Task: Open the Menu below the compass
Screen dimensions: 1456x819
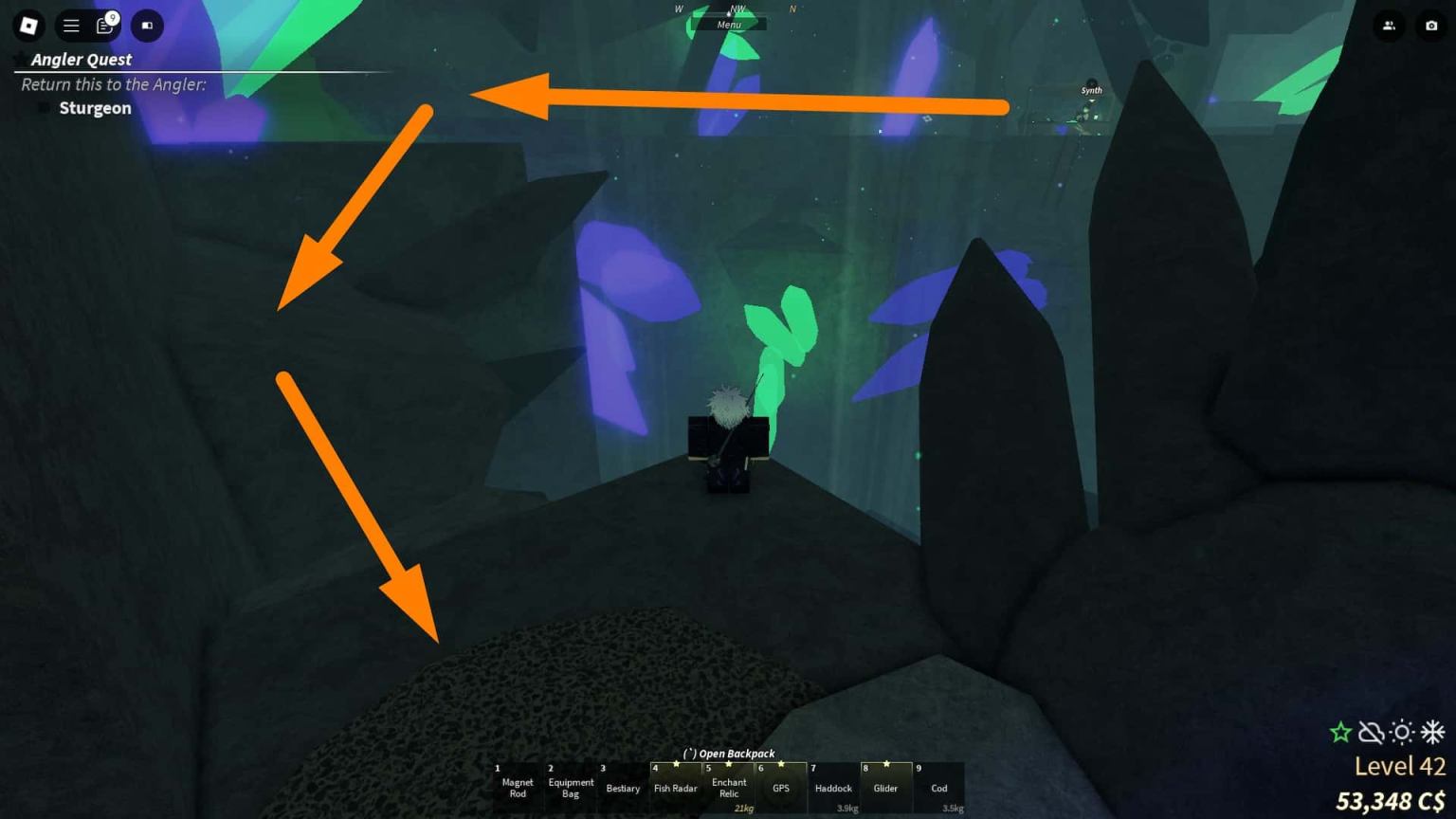Action: tap(730, 24)
